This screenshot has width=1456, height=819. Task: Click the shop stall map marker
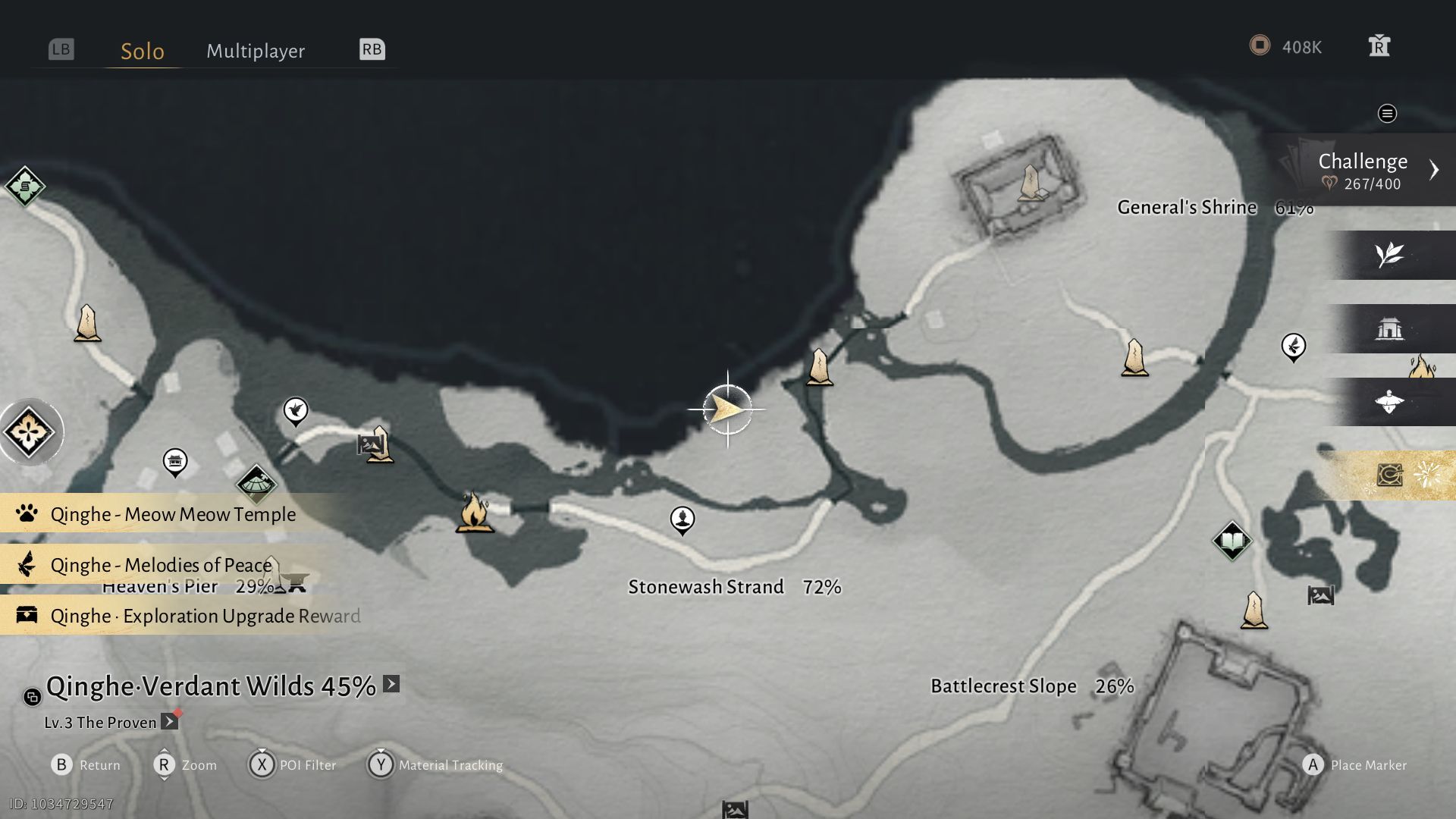click(x=175, y=460)
